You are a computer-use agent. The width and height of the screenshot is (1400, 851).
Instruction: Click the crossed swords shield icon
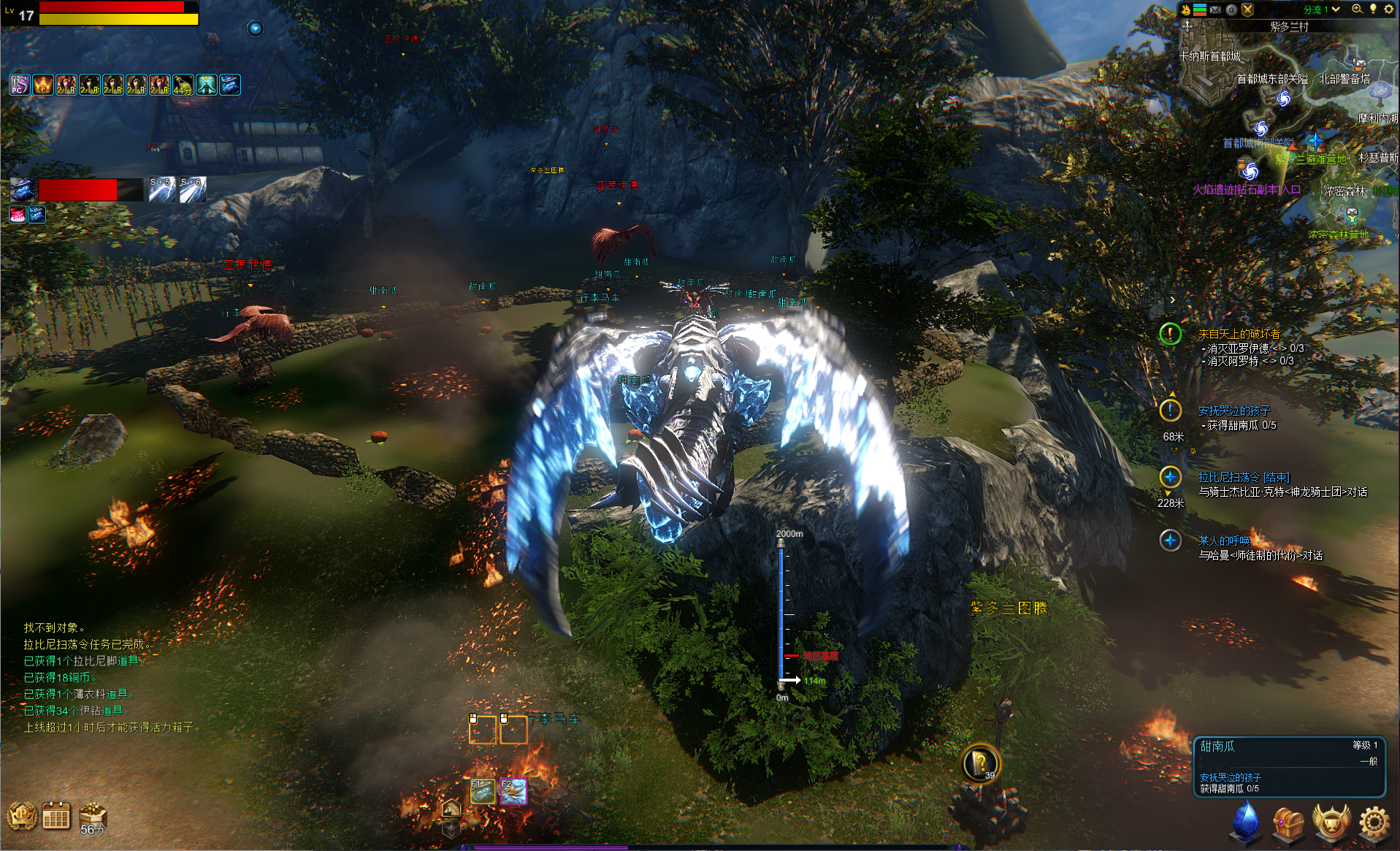1247,9
